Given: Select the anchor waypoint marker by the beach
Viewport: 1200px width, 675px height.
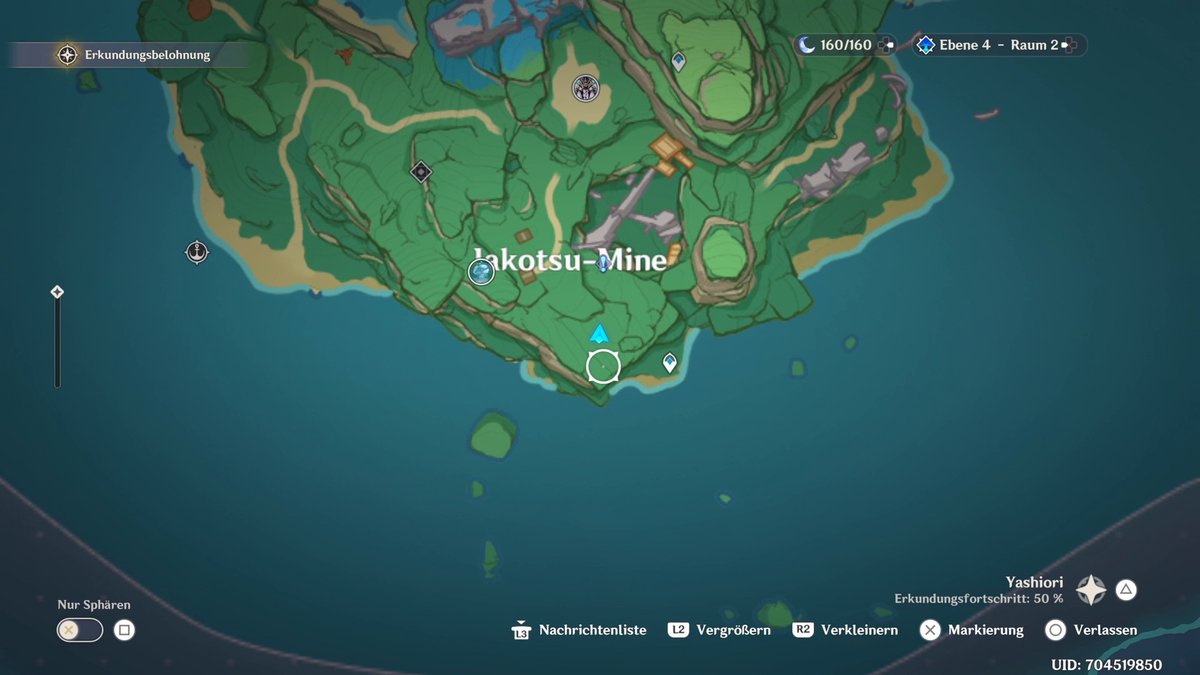Looking at the screenshot, I should pos(197,252).
